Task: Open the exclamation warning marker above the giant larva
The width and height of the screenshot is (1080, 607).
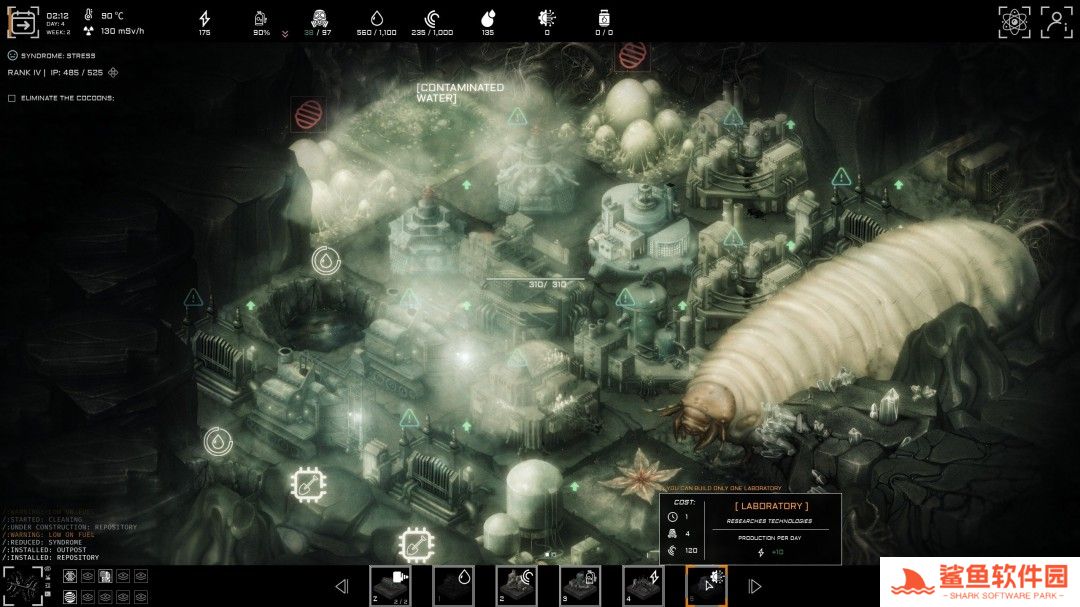Action: click(841, 178)
